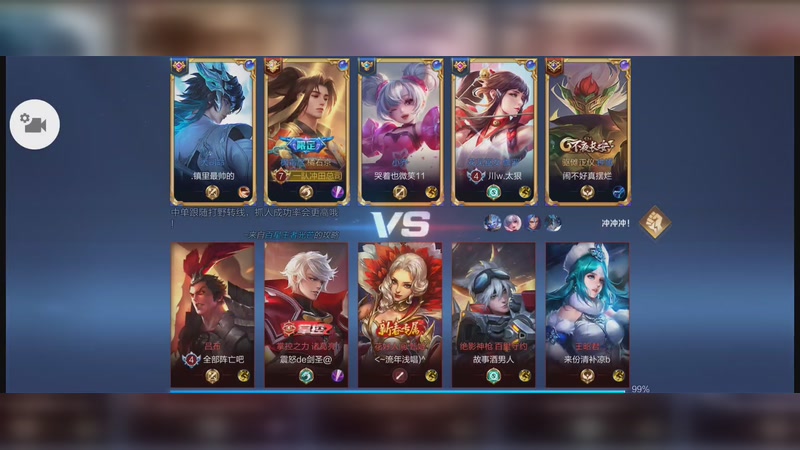Open the screen recording camera settings

[x=35, y=125]
